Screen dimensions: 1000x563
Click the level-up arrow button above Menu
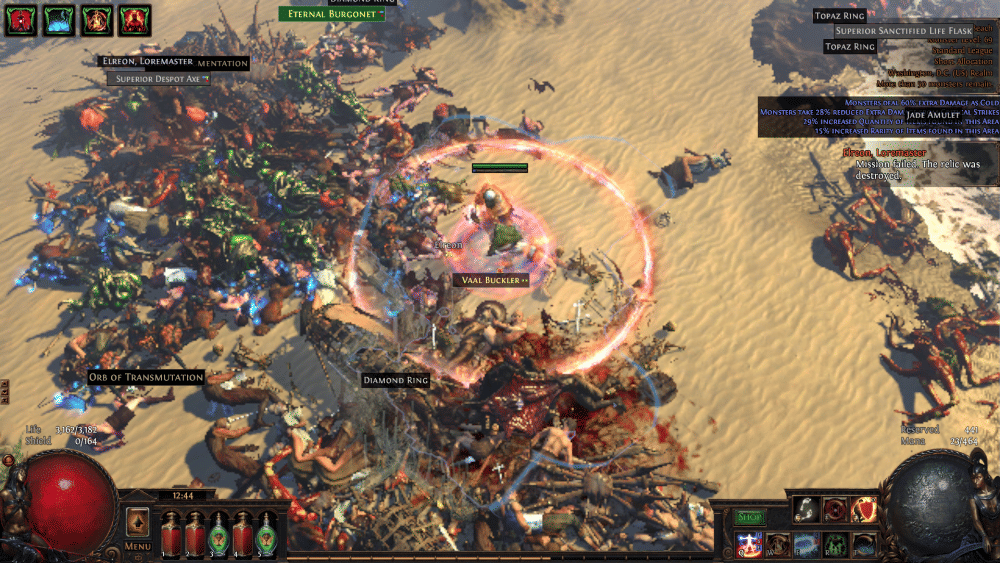138,524
